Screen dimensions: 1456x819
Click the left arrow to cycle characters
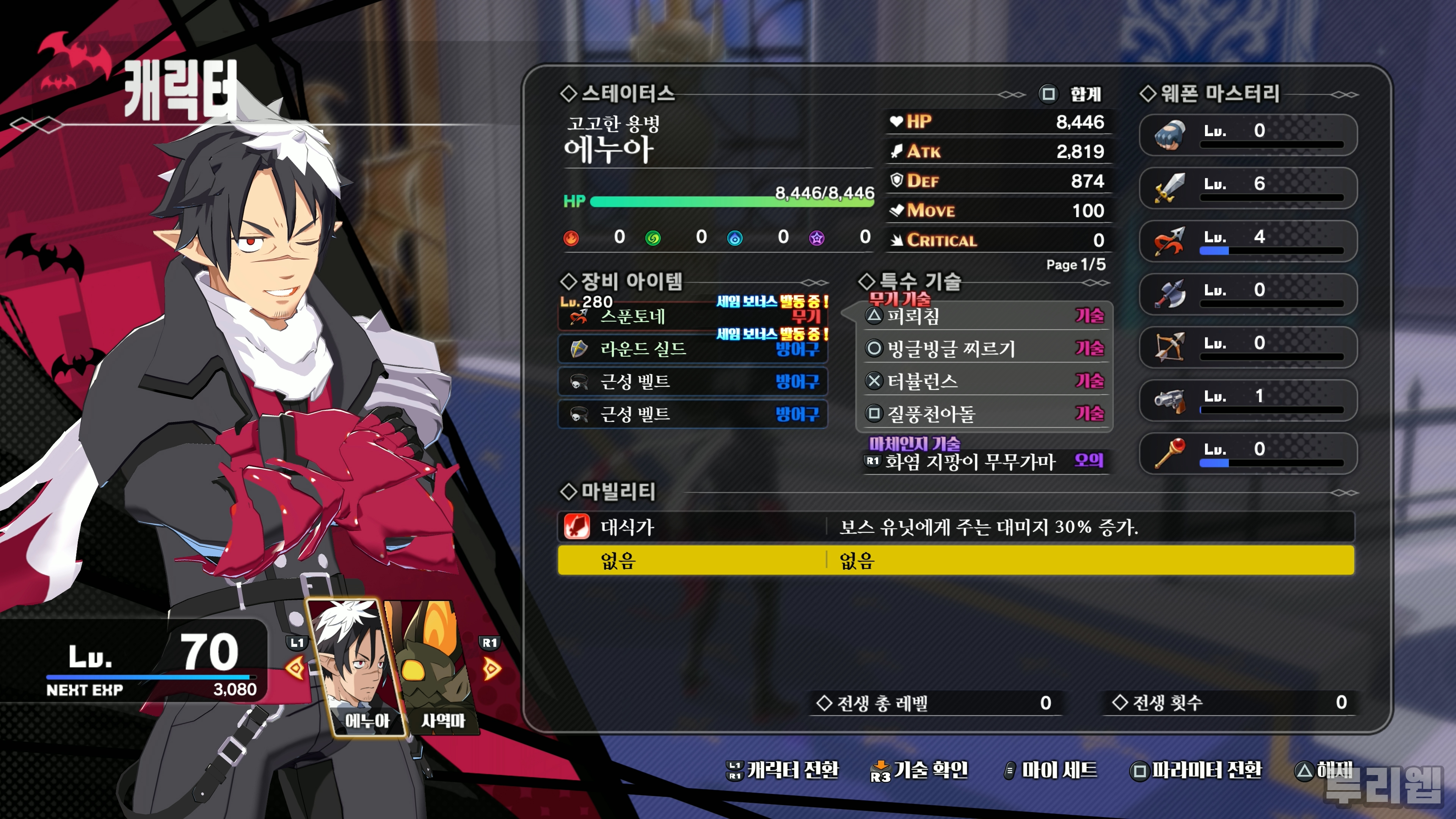(x=295, y=668)
